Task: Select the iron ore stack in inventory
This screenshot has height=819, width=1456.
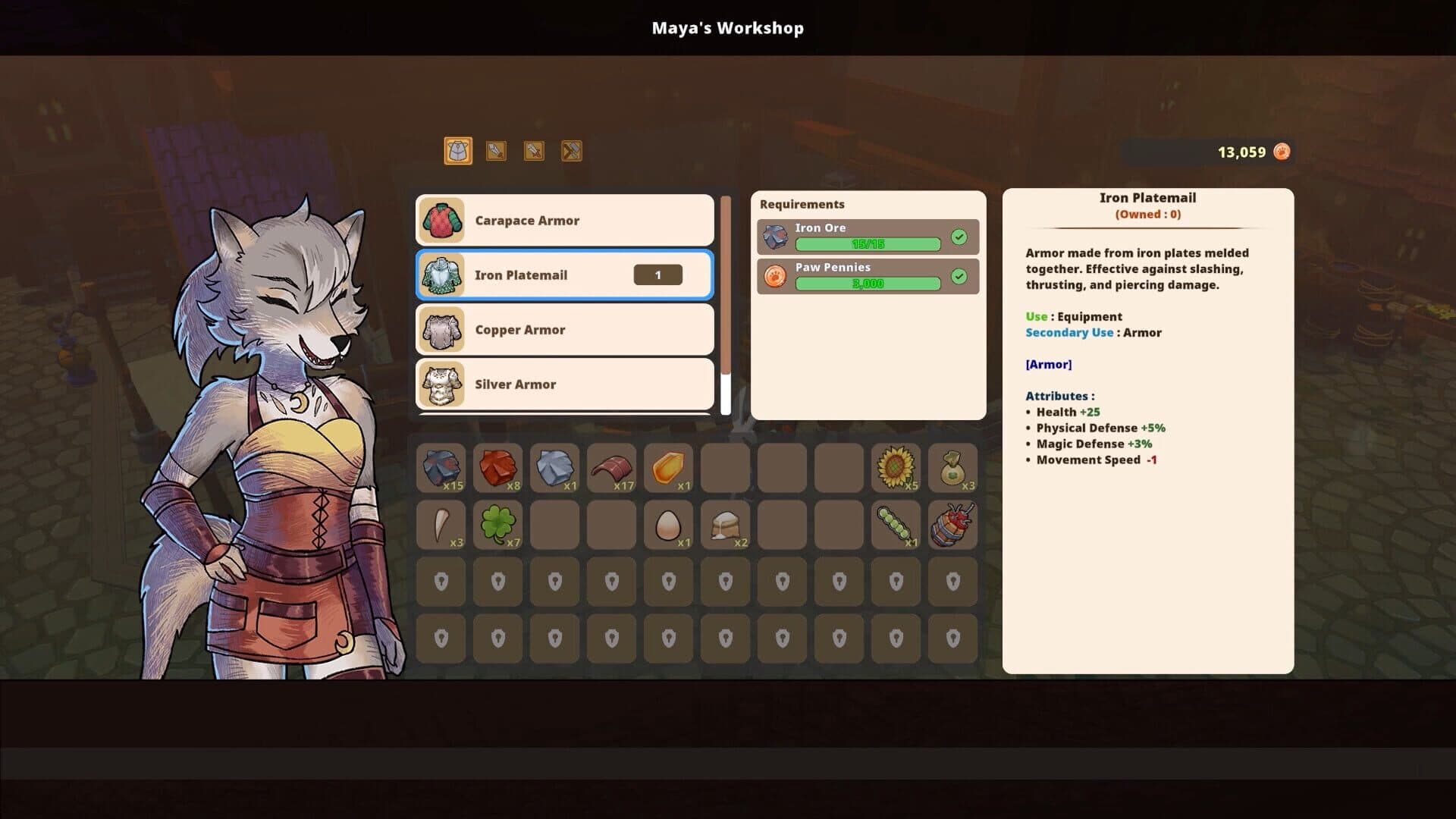Action: 441,468
